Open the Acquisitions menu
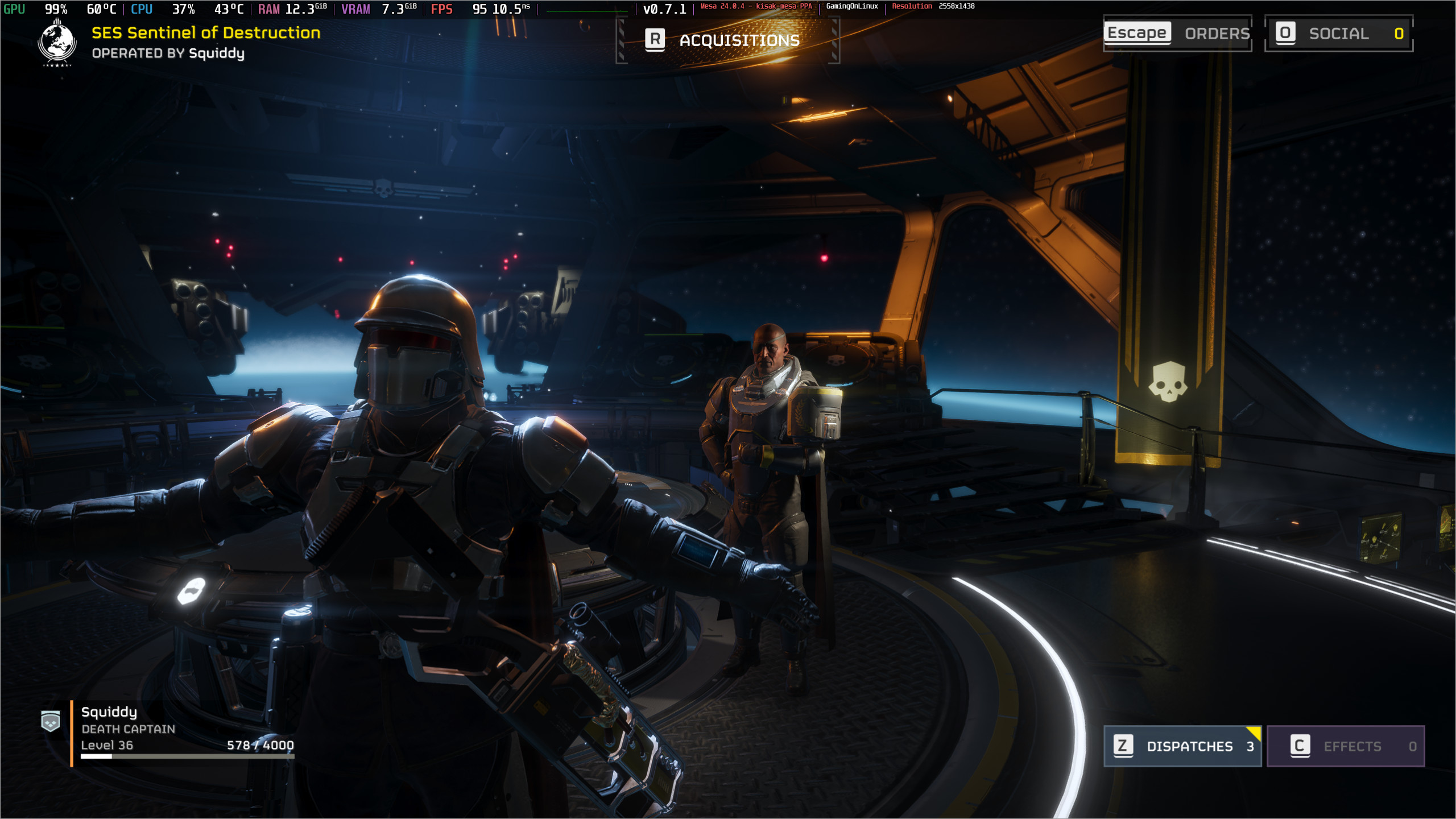 pos(727,40)
